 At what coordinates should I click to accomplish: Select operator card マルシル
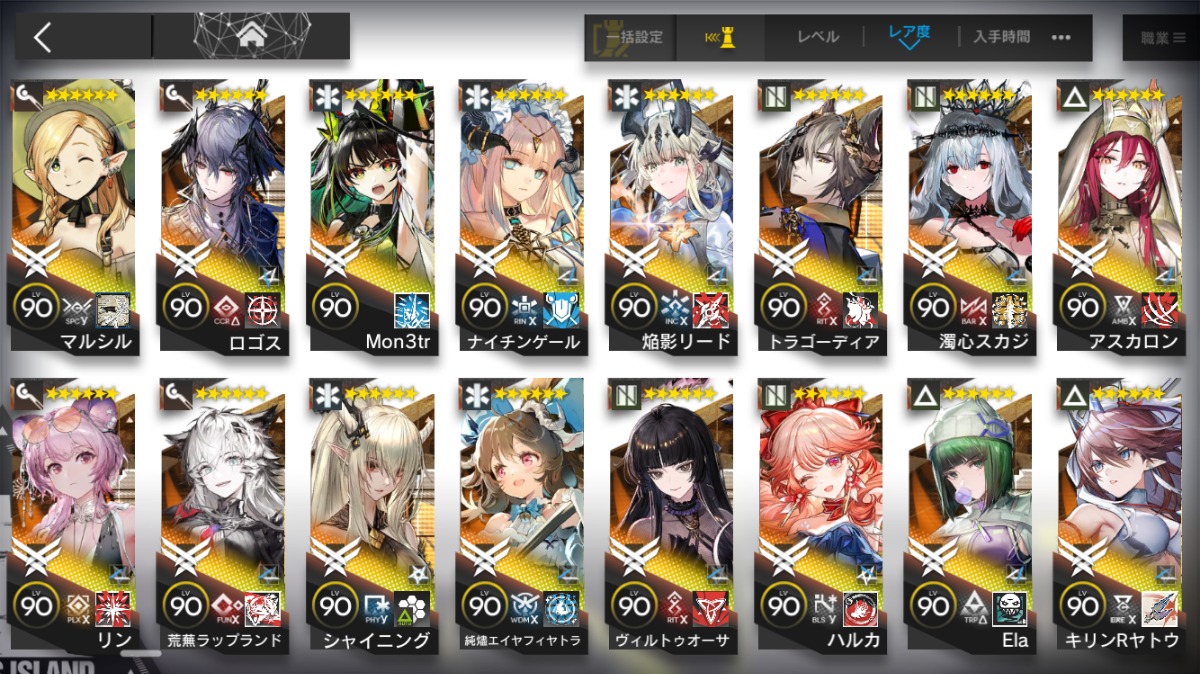pos(75,215)
